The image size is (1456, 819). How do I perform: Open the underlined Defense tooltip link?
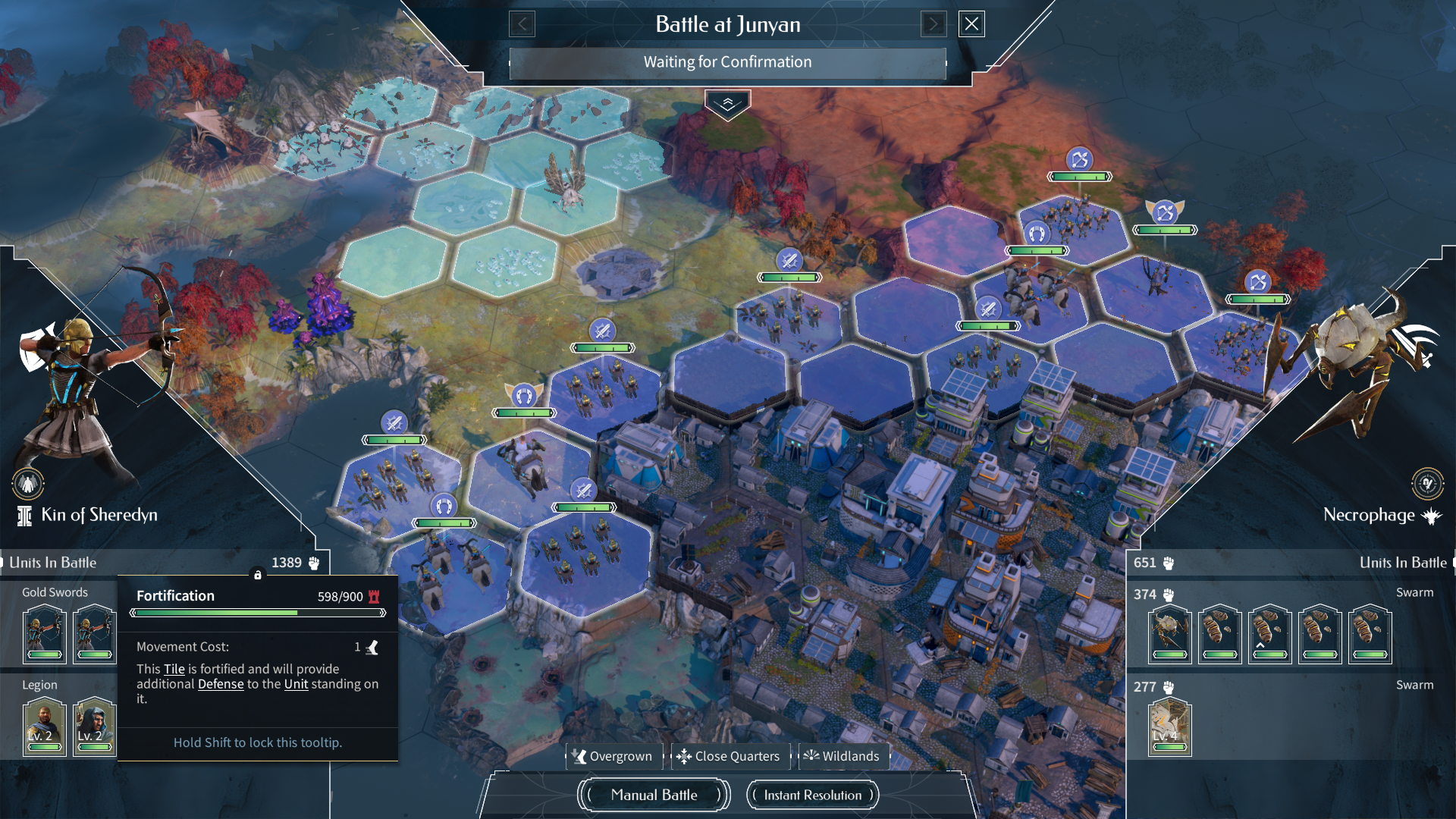[221, 684]
